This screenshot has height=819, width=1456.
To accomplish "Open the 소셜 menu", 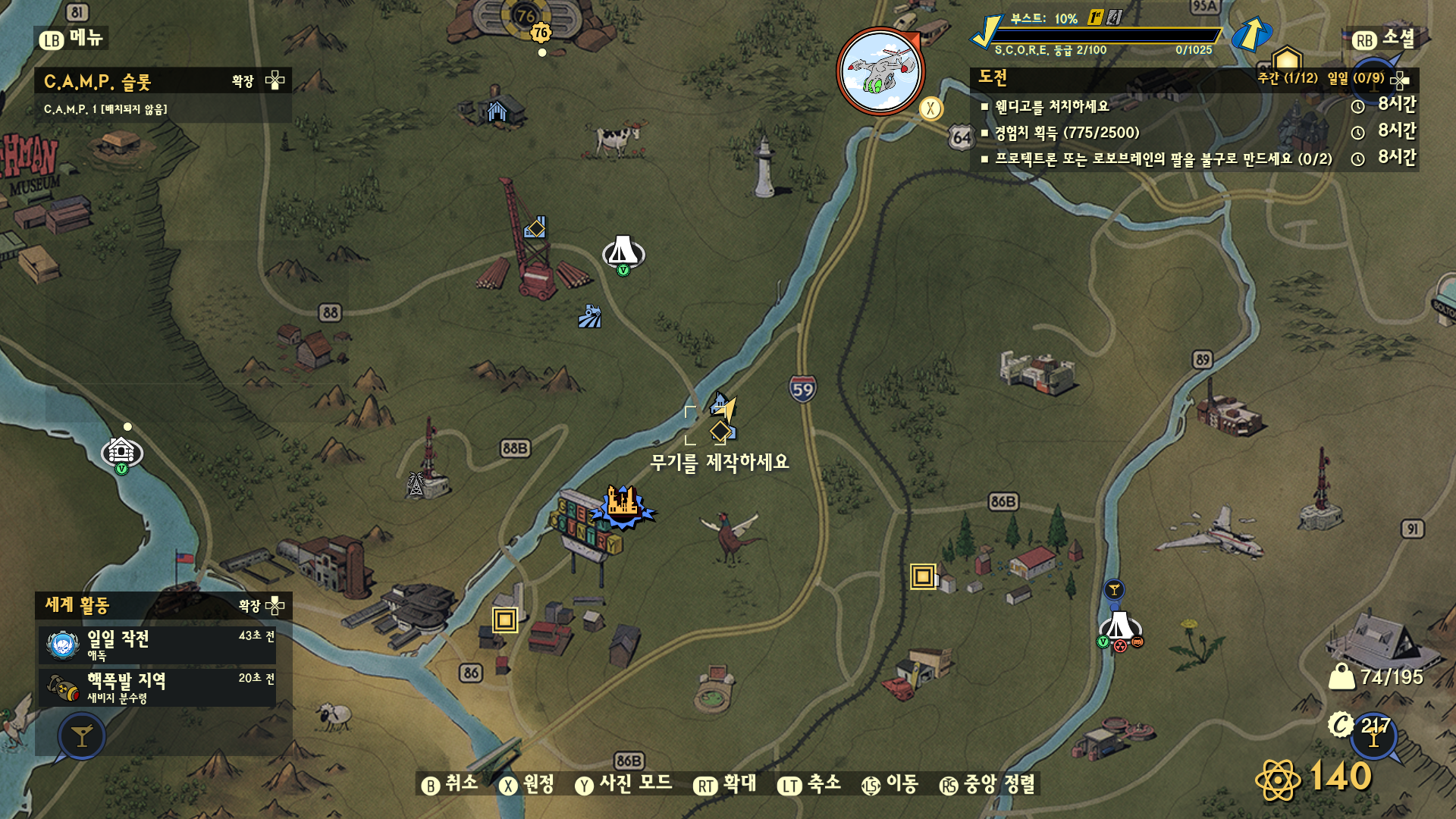I will (1384, 39).
